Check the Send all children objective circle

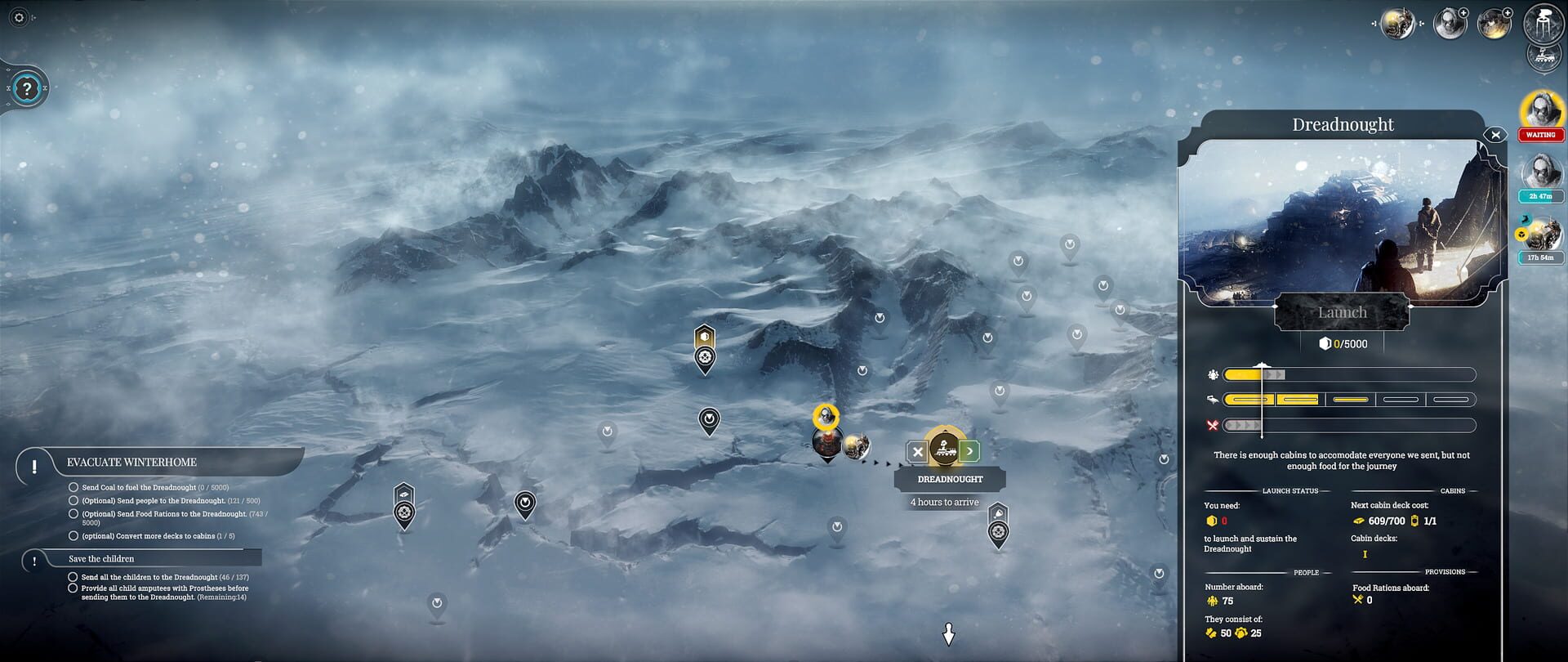pos(72,576)
